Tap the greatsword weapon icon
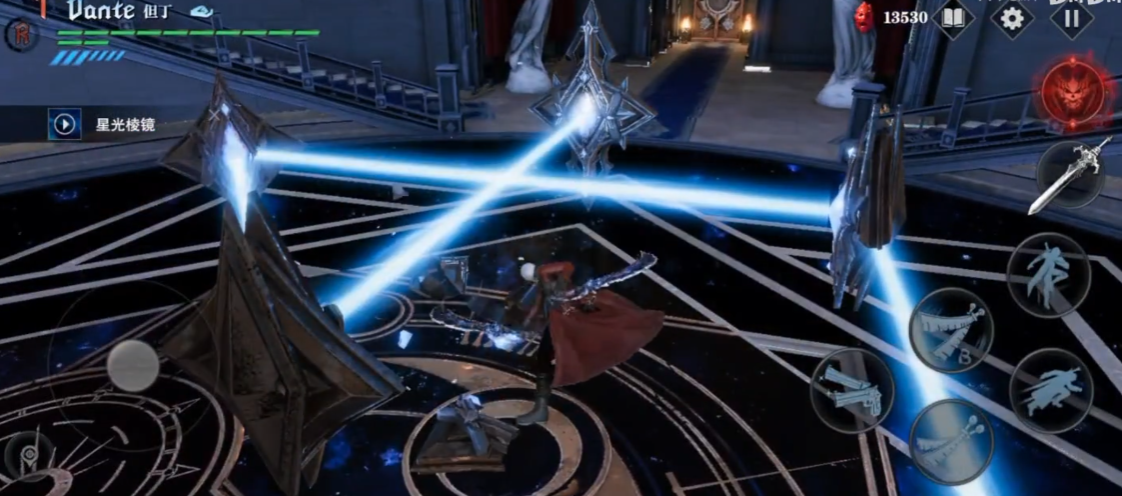This screenshot has width=1122, height=496. click(1072, 175)
